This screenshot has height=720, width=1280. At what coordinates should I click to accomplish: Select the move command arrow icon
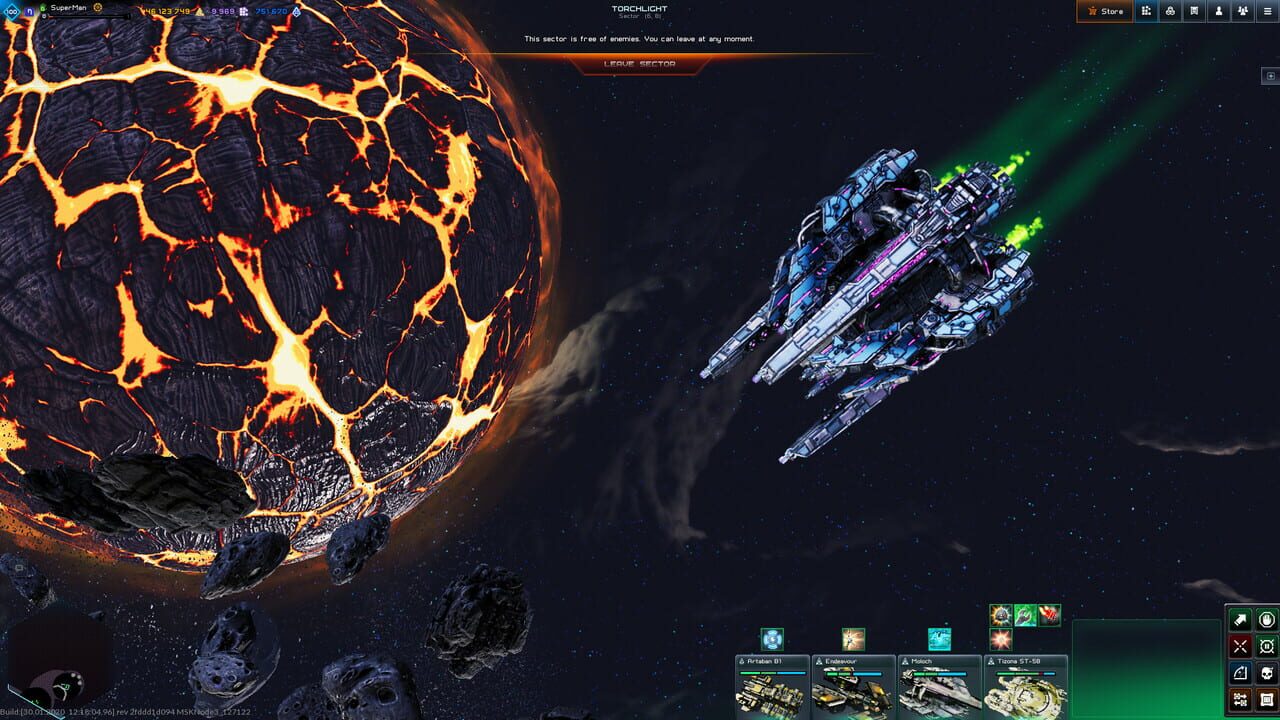[x=1240, y=618]
